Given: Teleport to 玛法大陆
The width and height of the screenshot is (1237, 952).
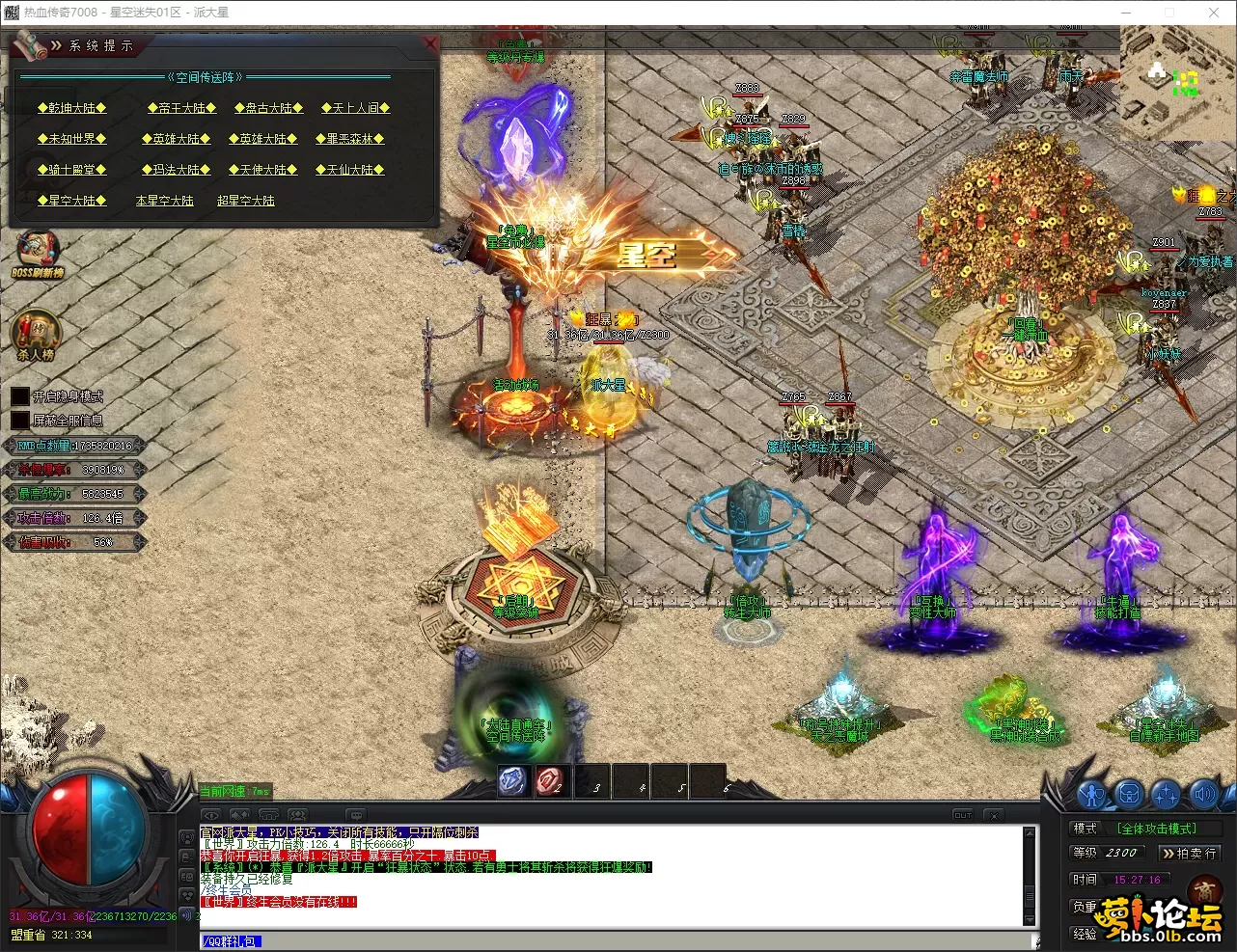Looking at the screenshot, I should [176, 170].
